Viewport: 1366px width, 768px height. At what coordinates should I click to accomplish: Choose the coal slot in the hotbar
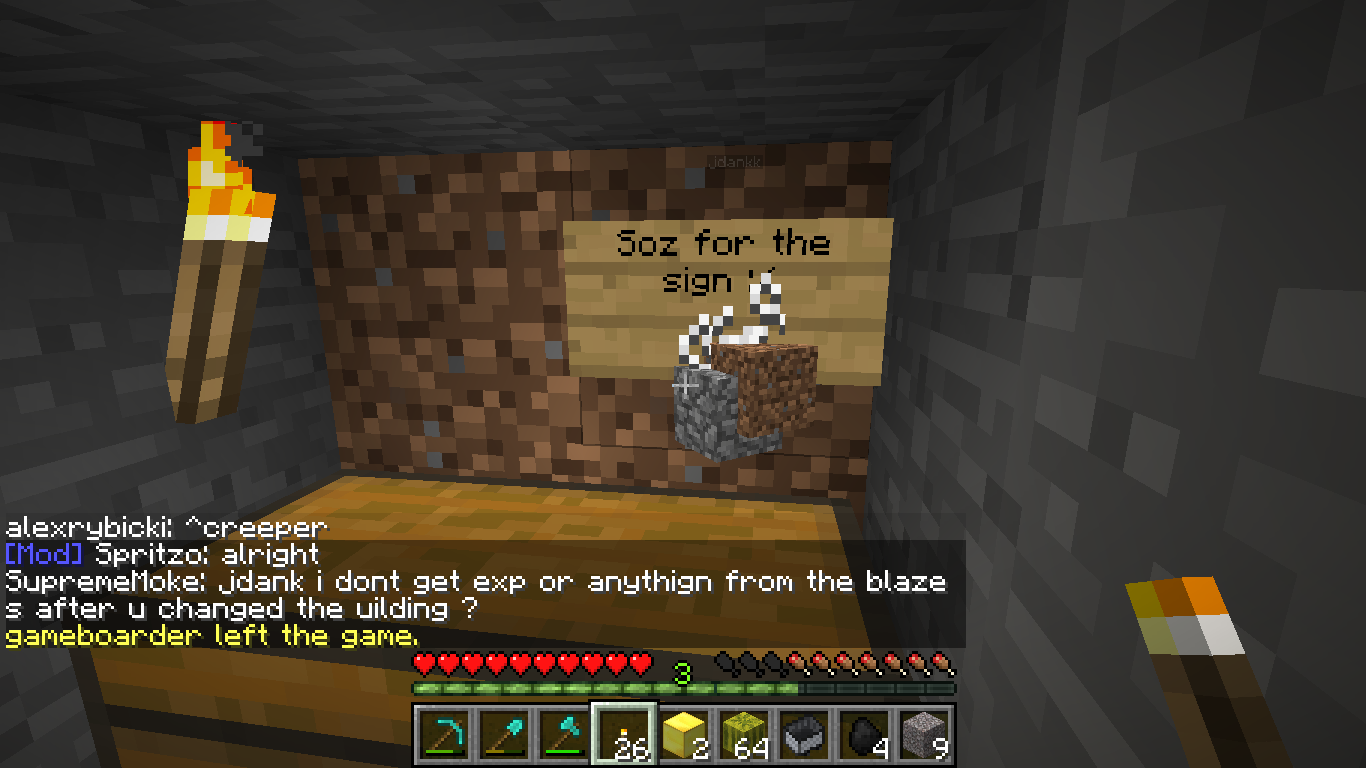point(866,735)
